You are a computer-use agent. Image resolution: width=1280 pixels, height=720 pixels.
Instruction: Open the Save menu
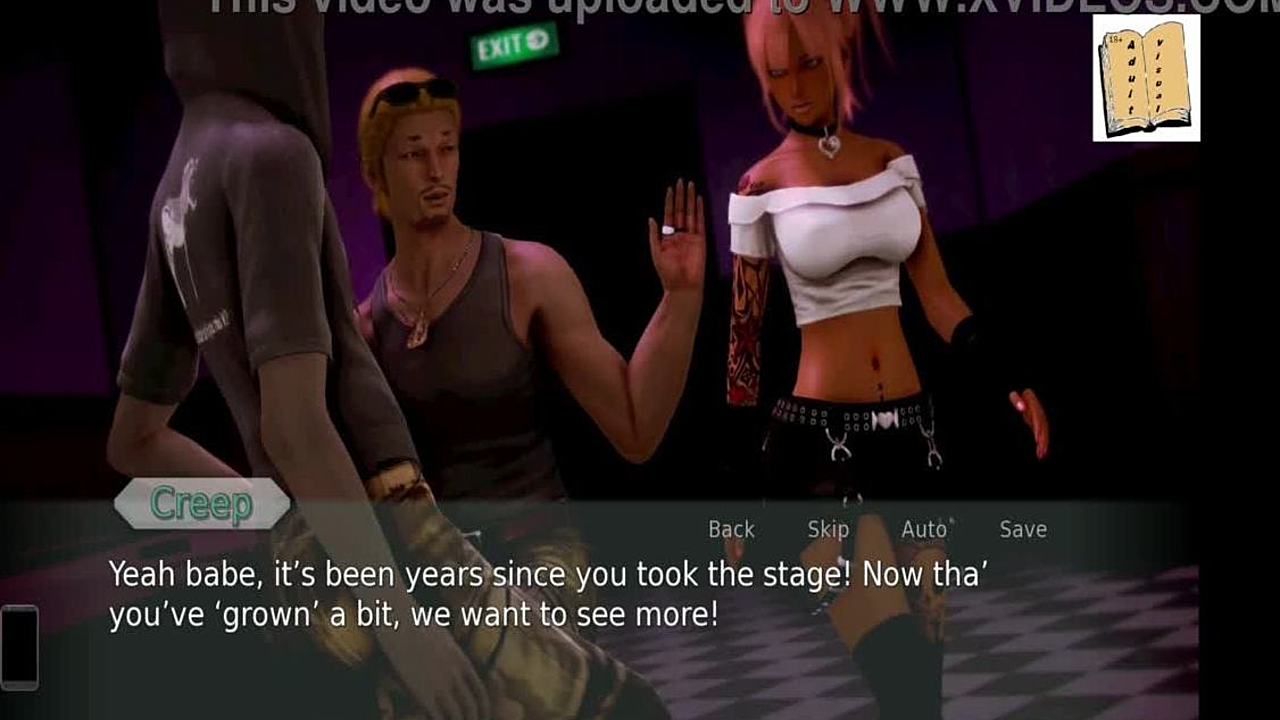[x=1022, y=529]
